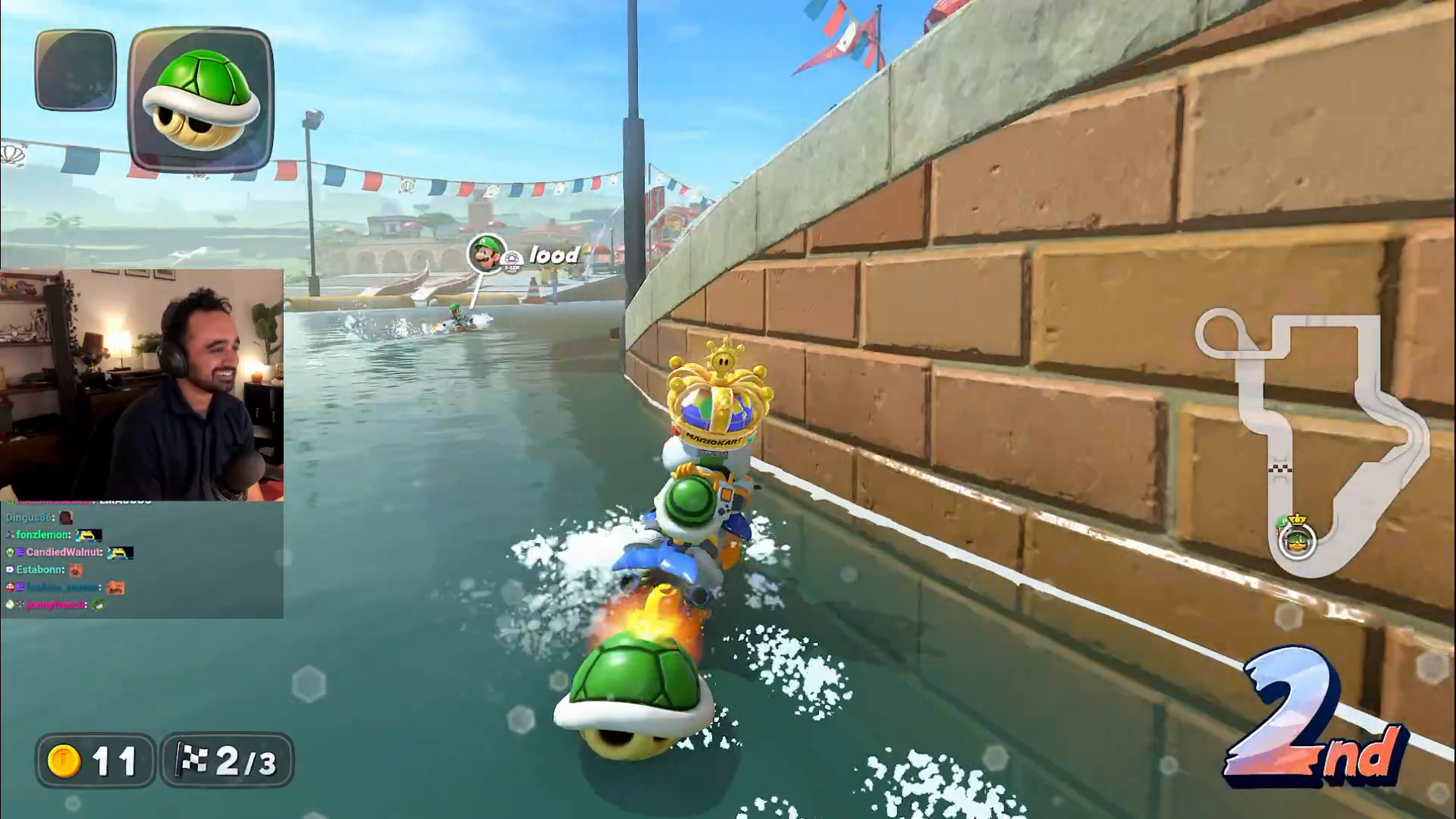This screenshot has height=819, width=1456.
Task: Click the badge before fonzlemon's name
Action: (x=10, y=535)
